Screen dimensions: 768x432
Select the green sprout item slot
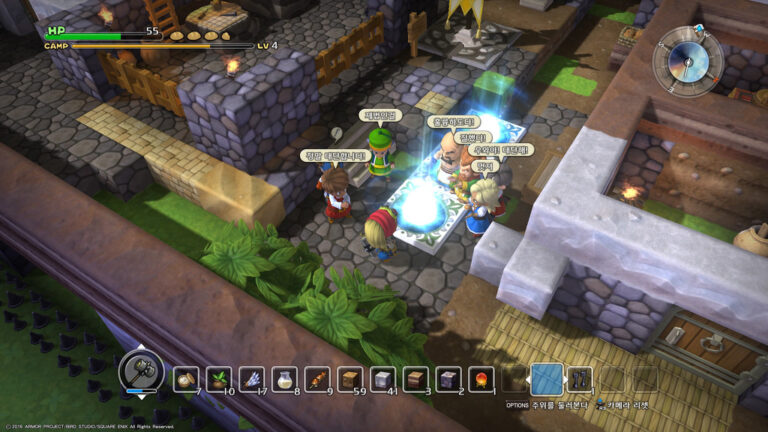tap(219, 379)
